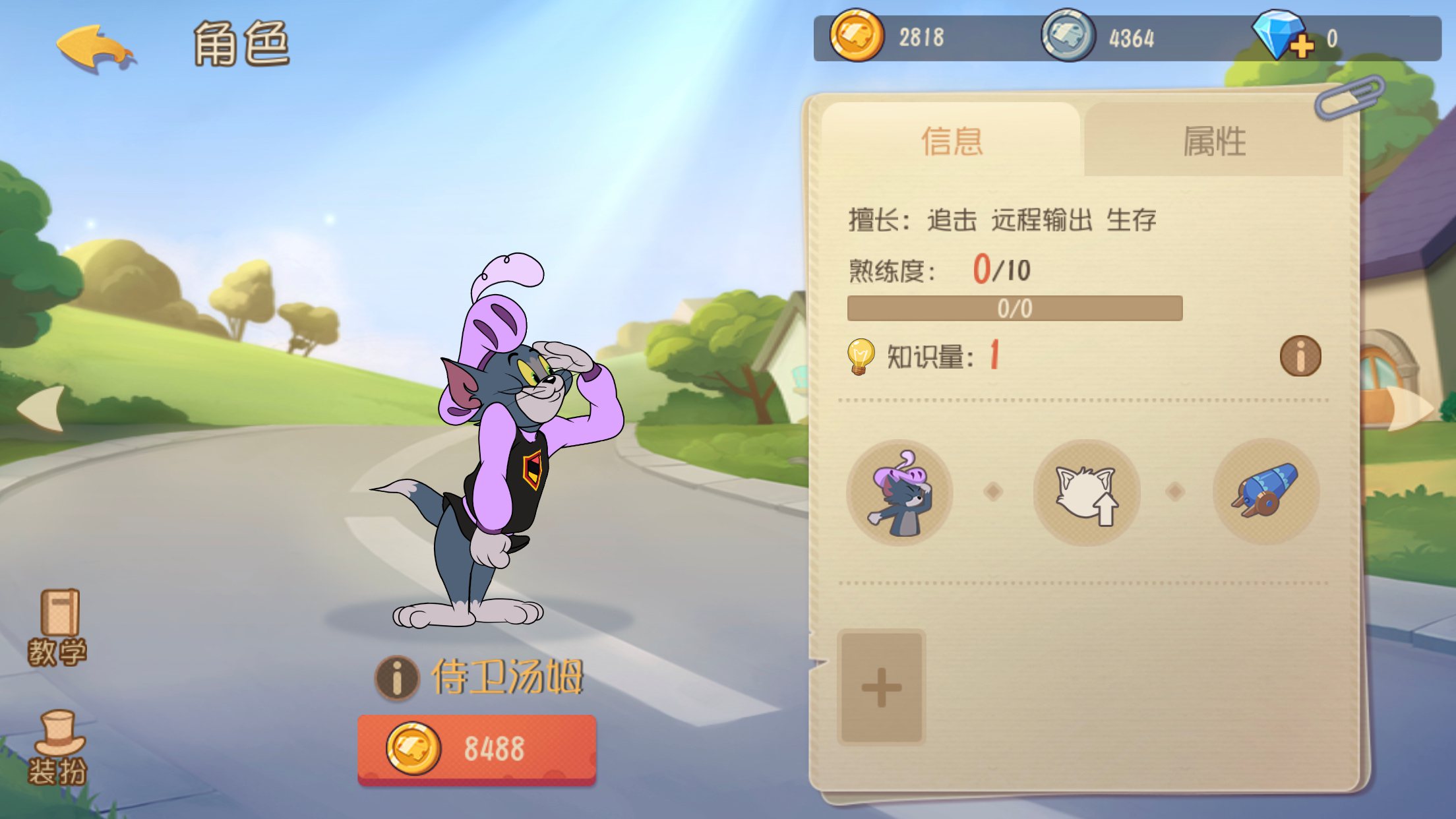Open the 装扮 costume menu

57,748
